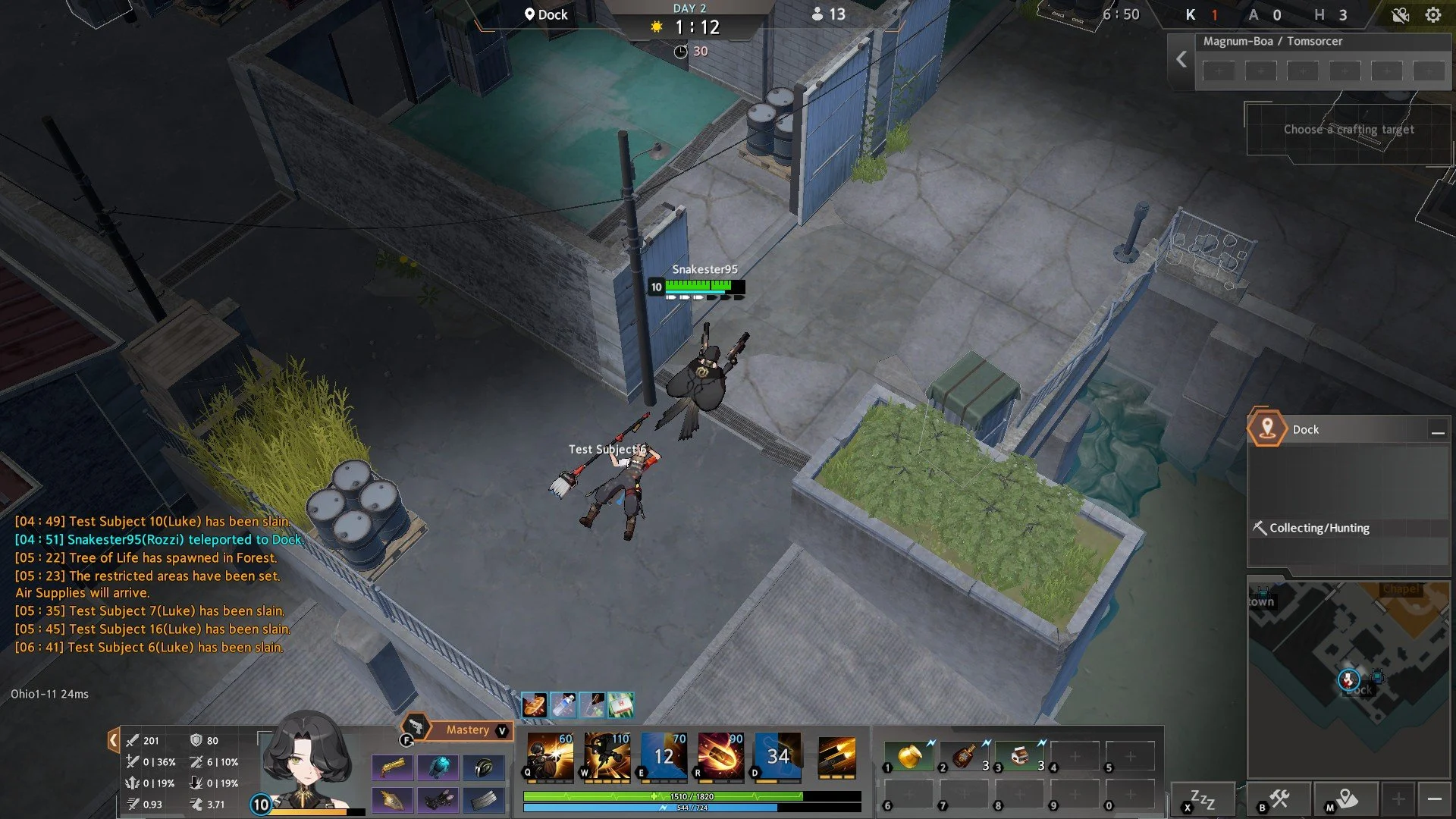
Task: Click the Zzz rest action icon
Action: point(1200,798)
